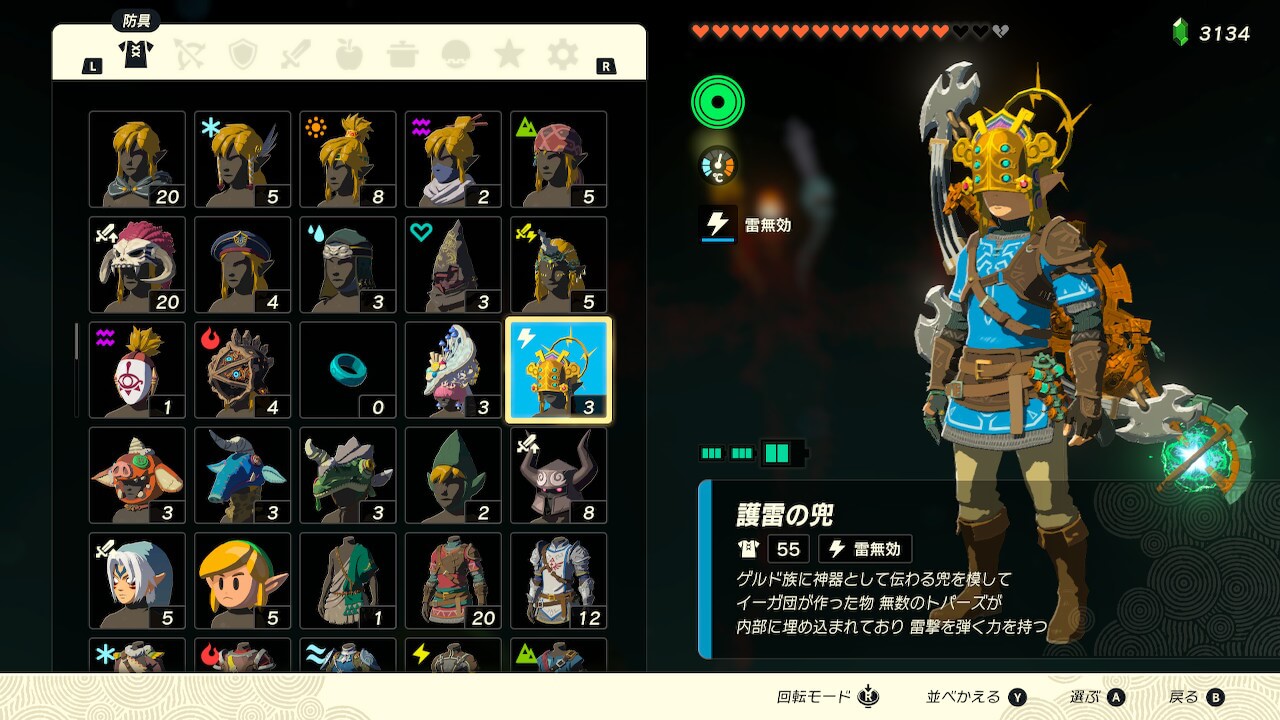
Task: Open the cooking pot food tab
Action: [403, 54]
